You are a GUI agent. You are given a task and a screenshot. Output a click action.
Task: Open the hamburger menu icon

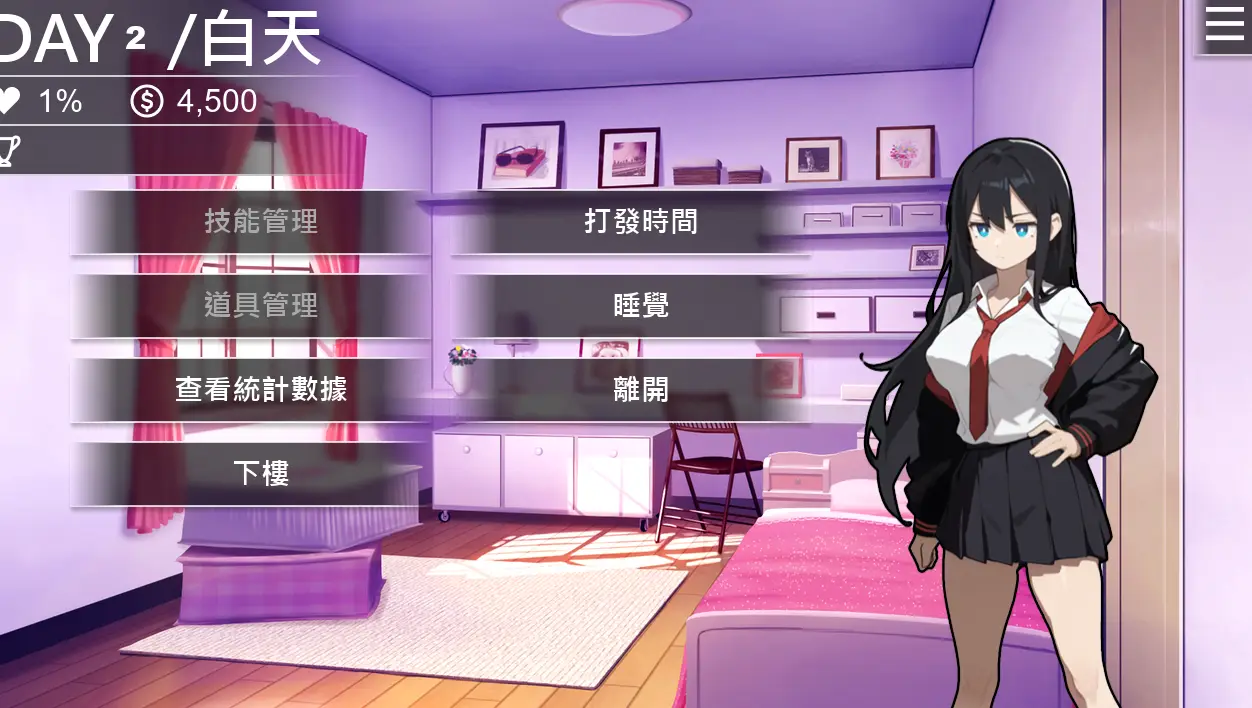(x=1224, y=25)
